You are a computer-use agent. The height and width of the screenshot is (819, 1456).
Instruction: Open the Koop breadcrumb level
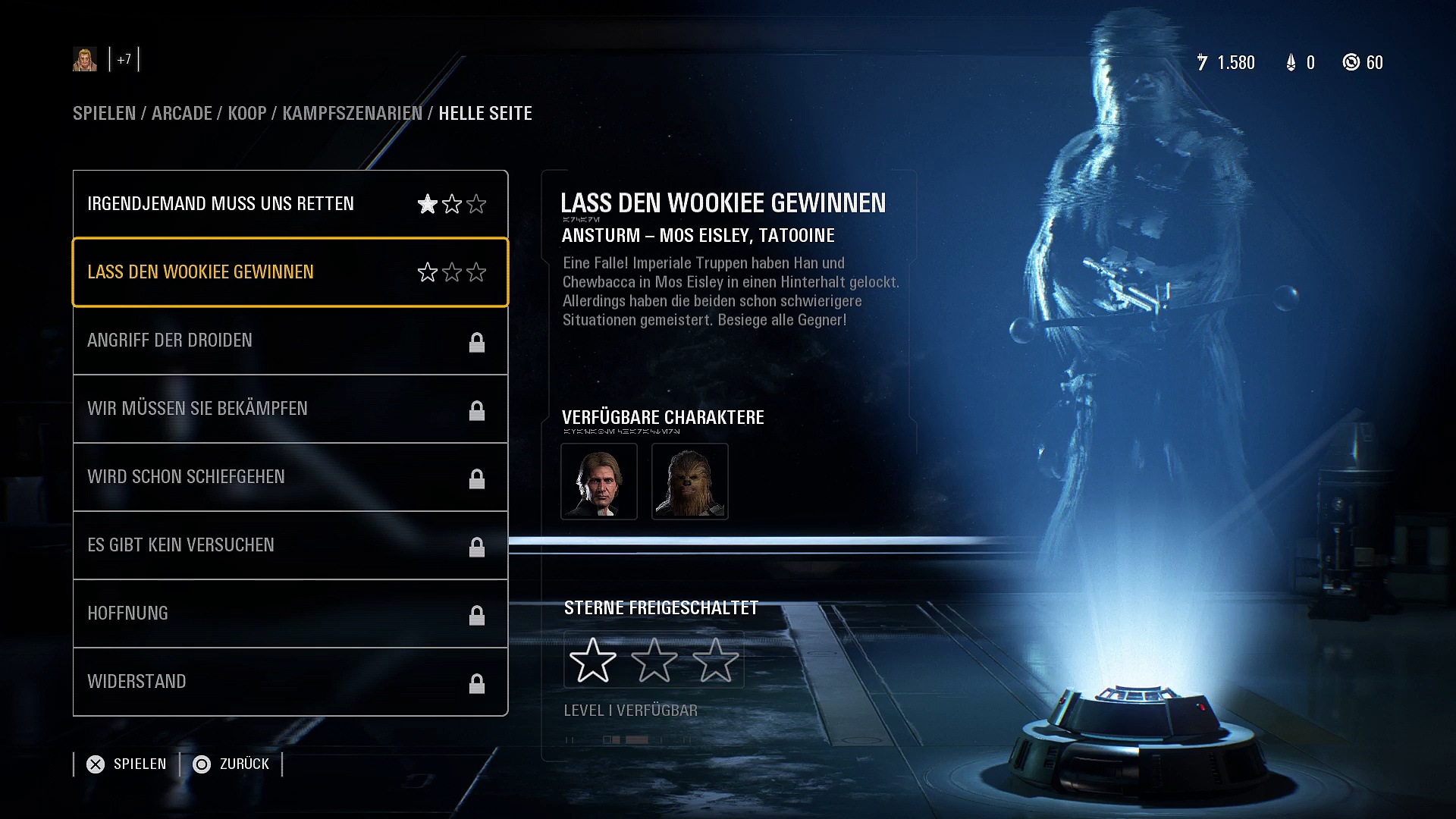pyautogui.click(x=247, y=114)
